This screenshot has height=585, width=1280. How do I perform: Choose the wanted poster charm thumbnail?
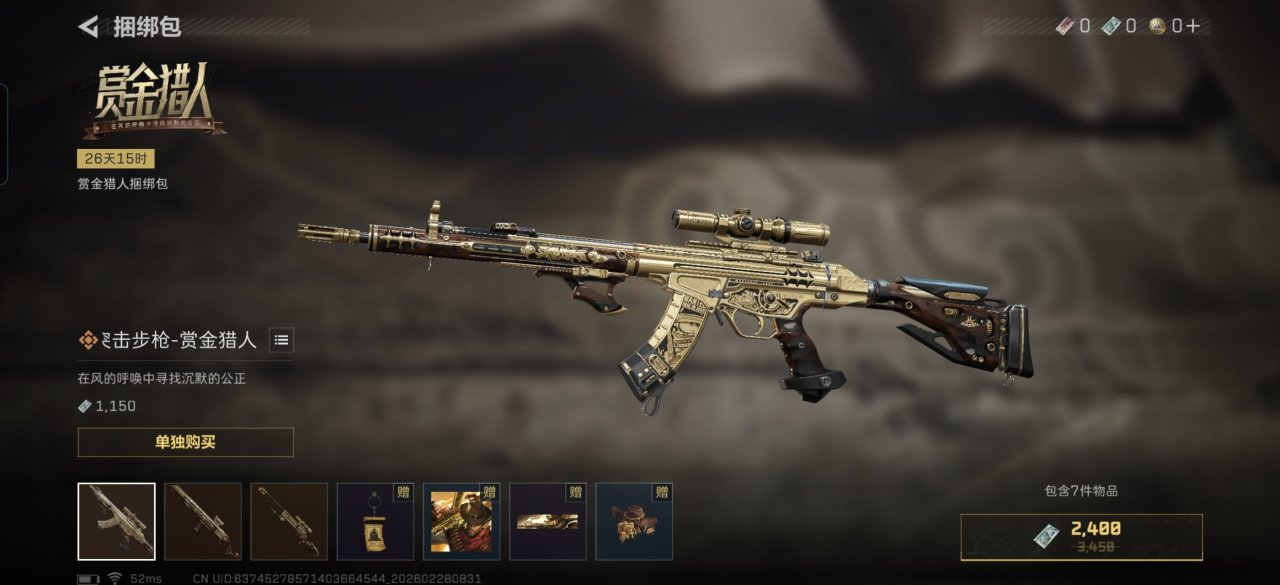(375, 521)
